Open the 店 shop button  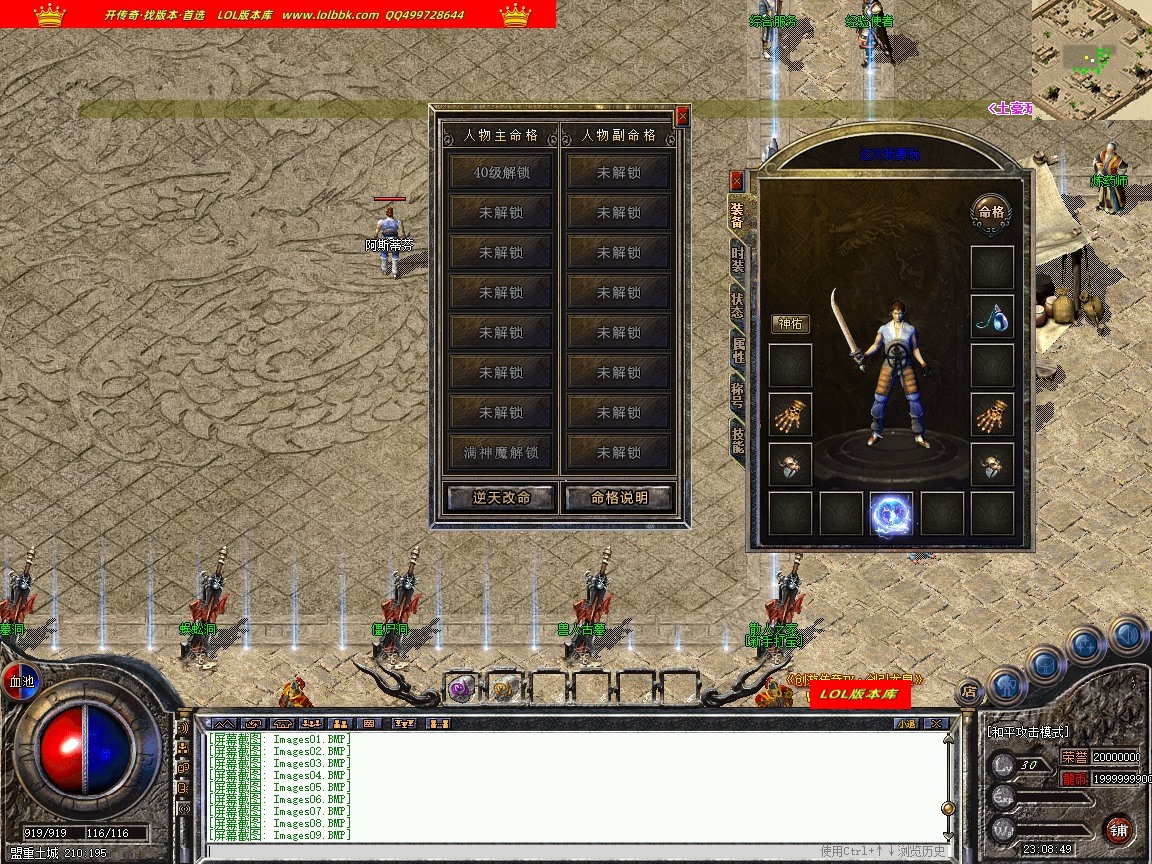click(x=968, y=690)
